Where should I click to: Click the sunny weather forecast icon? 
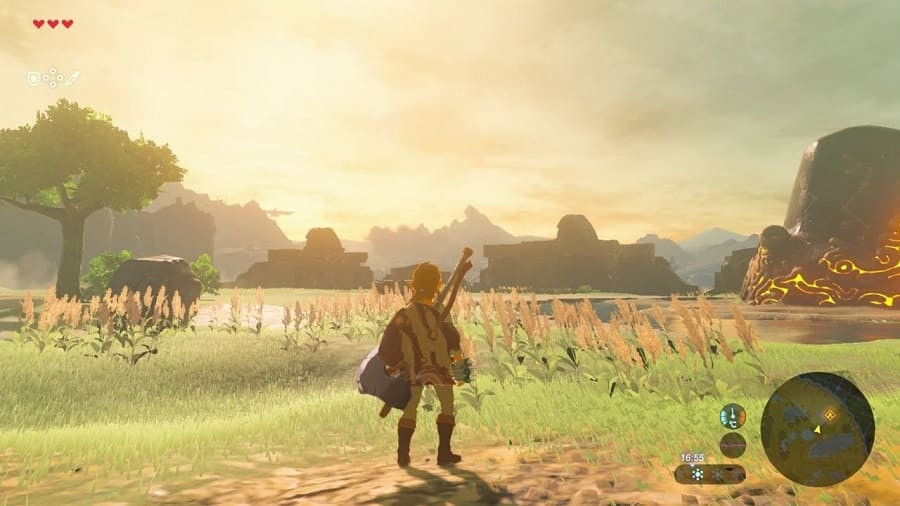coord(697,474)
